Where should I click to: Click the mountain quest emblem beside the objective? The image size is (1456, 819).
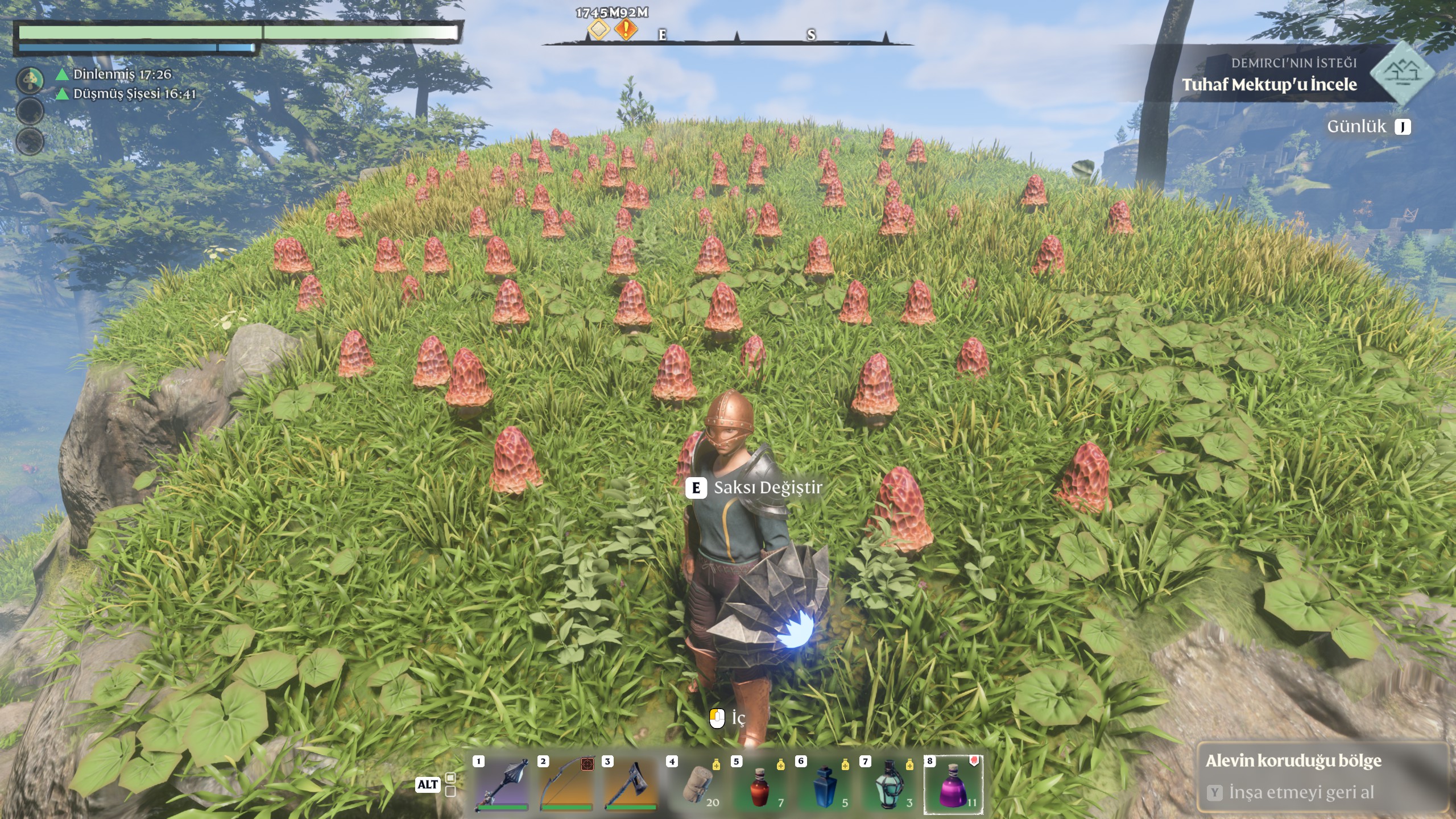click(1403, 72)
